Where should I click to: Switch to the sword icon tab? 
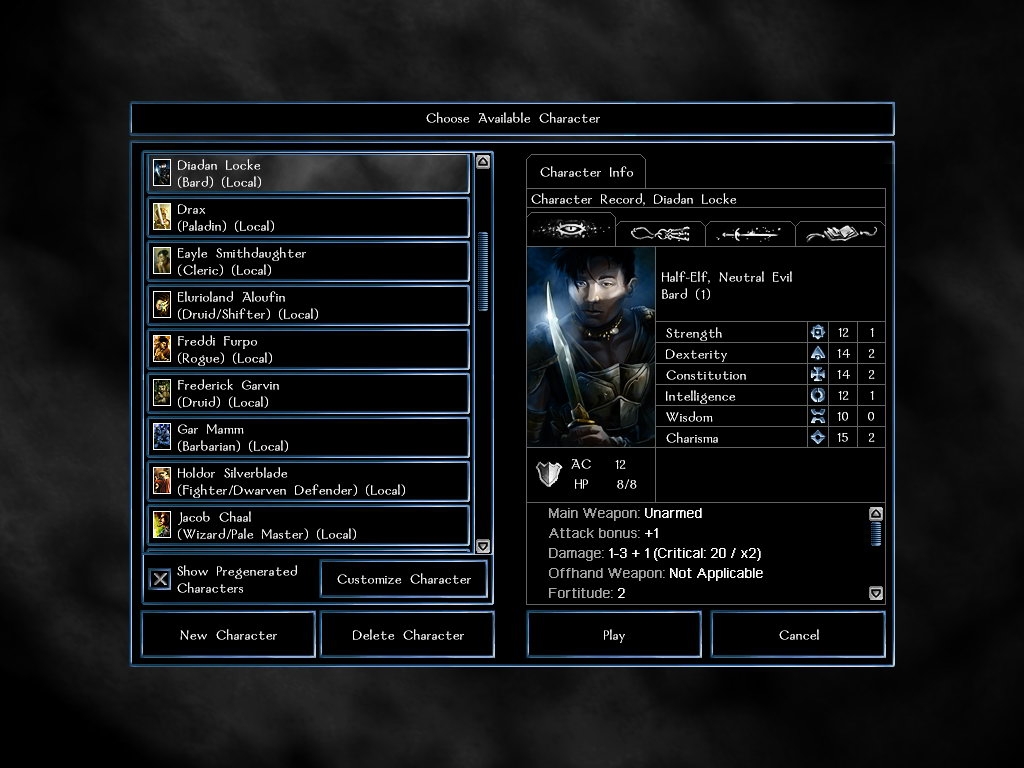(750, 234)
